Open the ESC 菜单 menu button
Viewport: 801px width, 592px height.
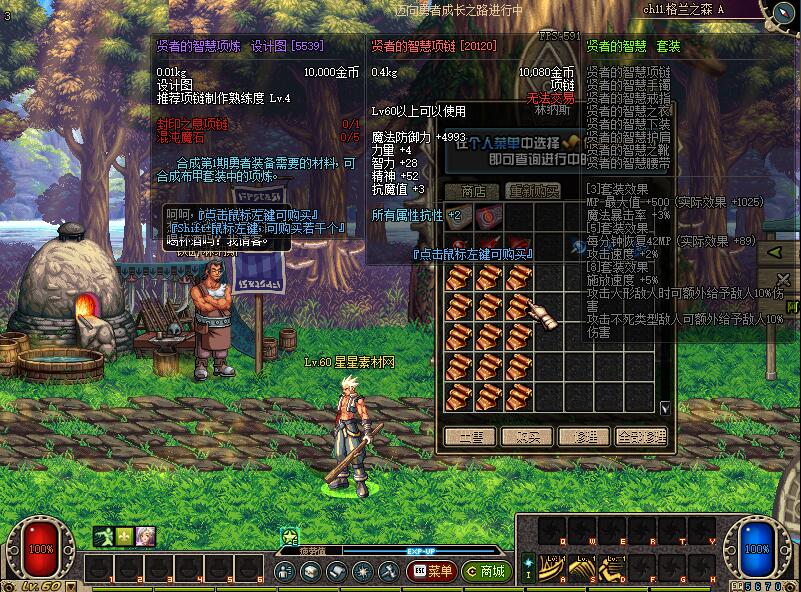431,571
